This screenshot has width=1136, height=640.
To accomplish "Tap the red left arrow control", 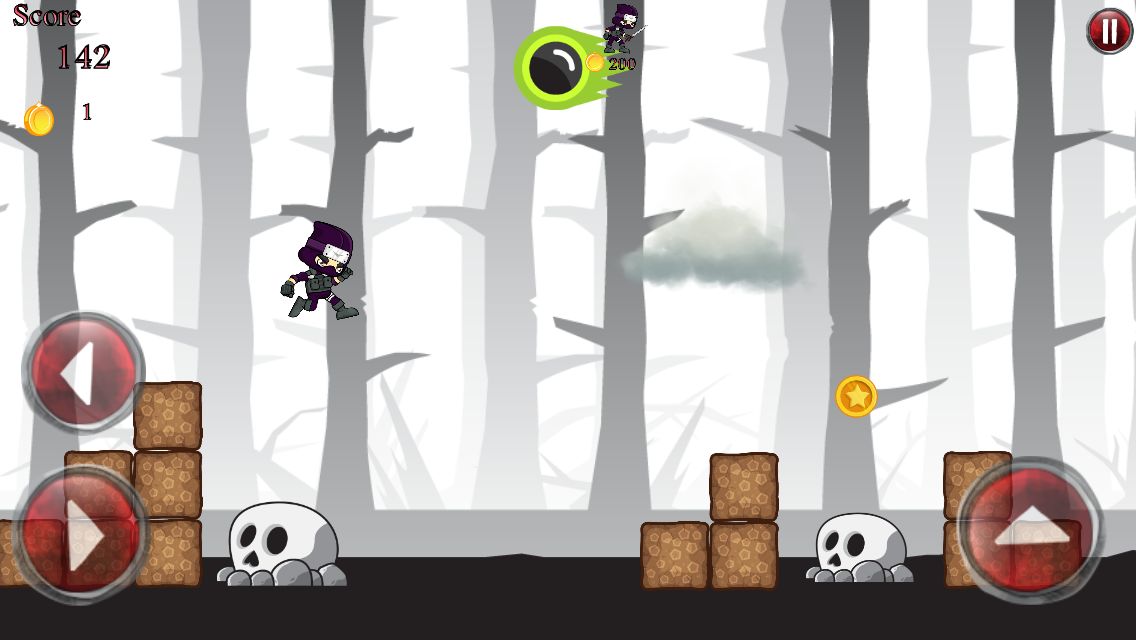I will [82, 372].
